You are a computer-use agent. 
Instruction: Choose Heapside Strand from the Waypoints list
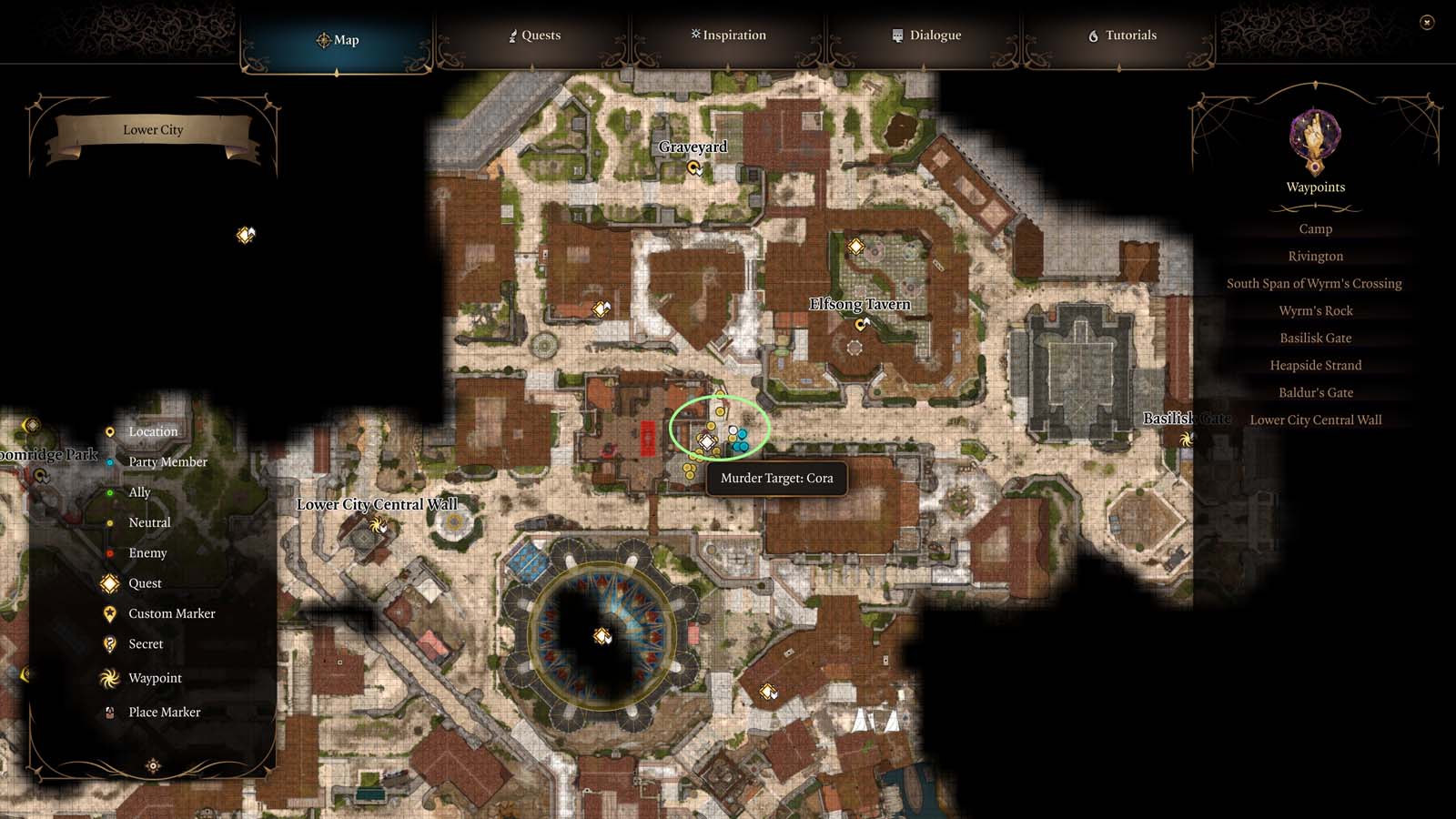[x=1316, y=365]
